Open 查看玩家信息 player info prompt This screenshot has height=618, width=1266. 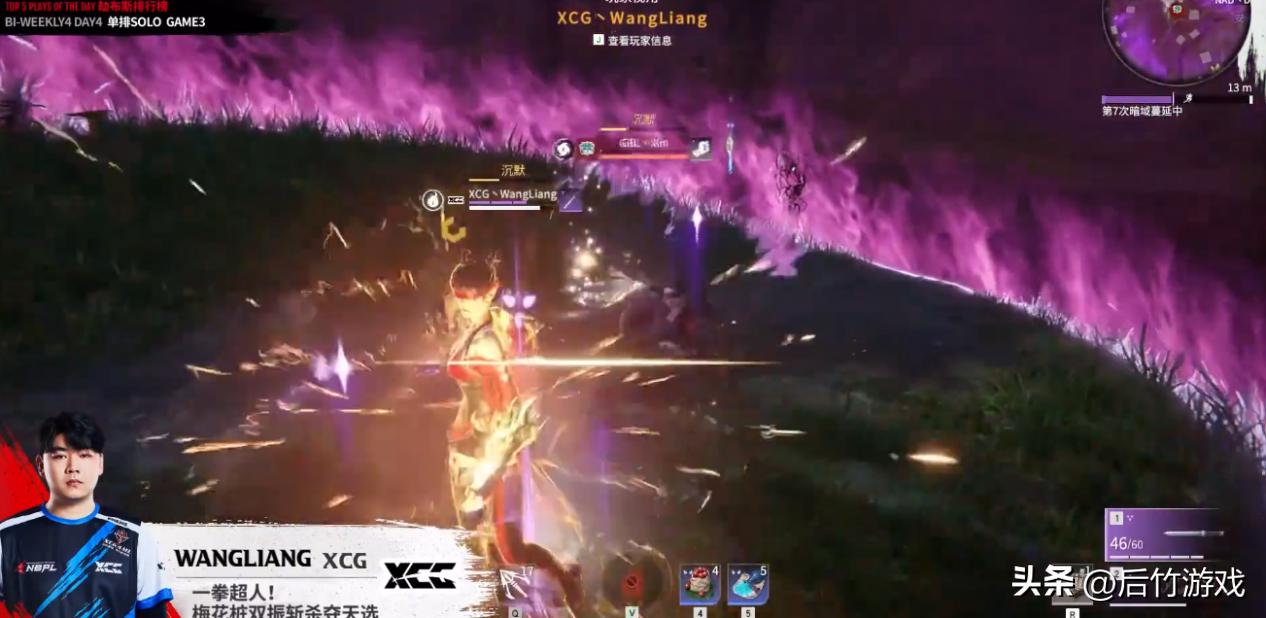(632, 41)
